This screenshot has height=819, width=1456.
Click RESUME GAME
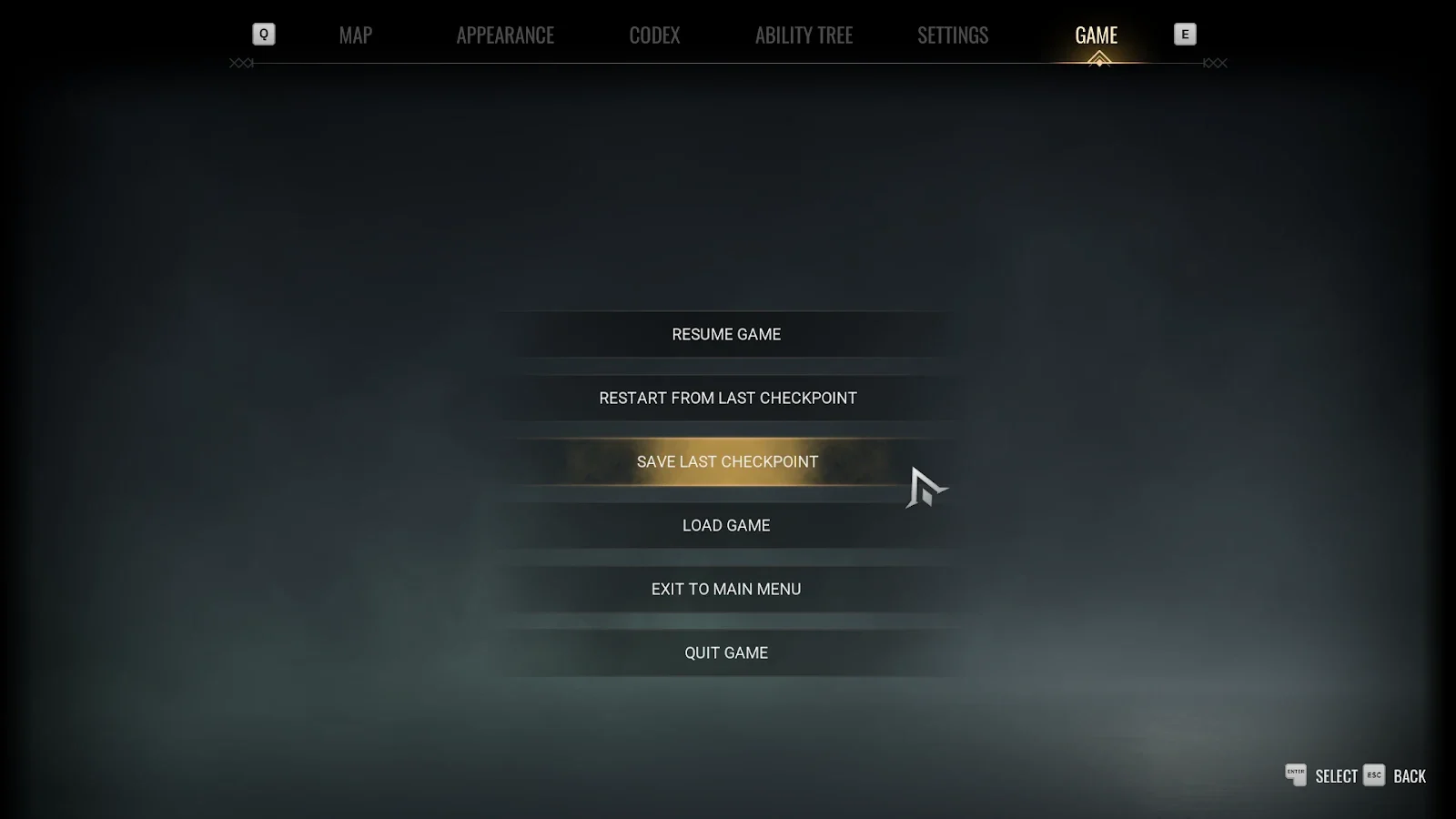[725, 334]
